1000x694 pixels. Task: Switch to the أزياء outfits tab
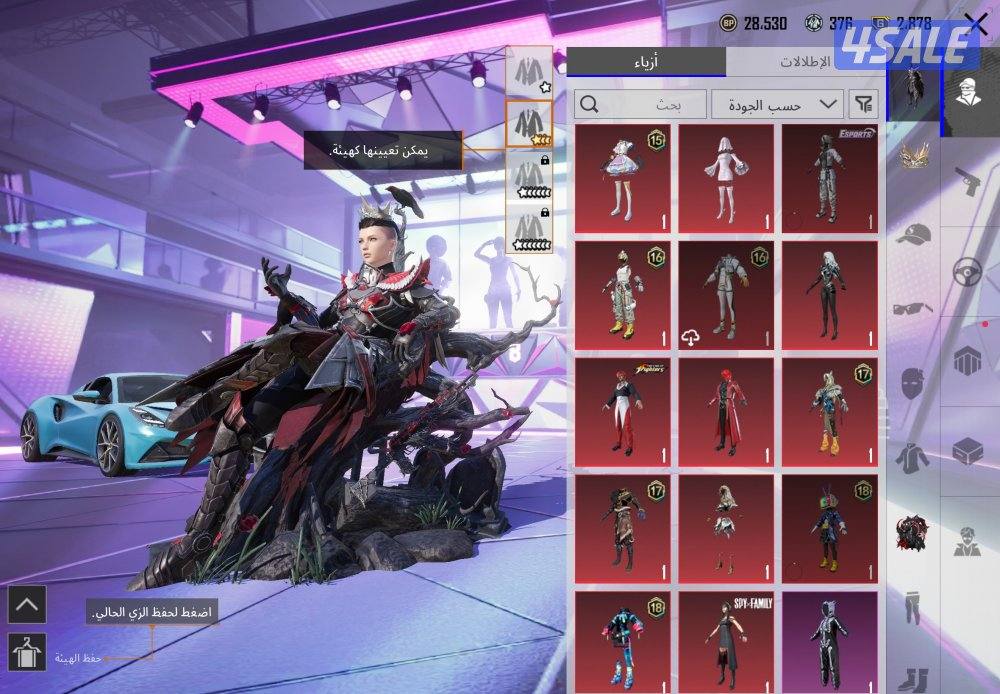click(646, 61)
